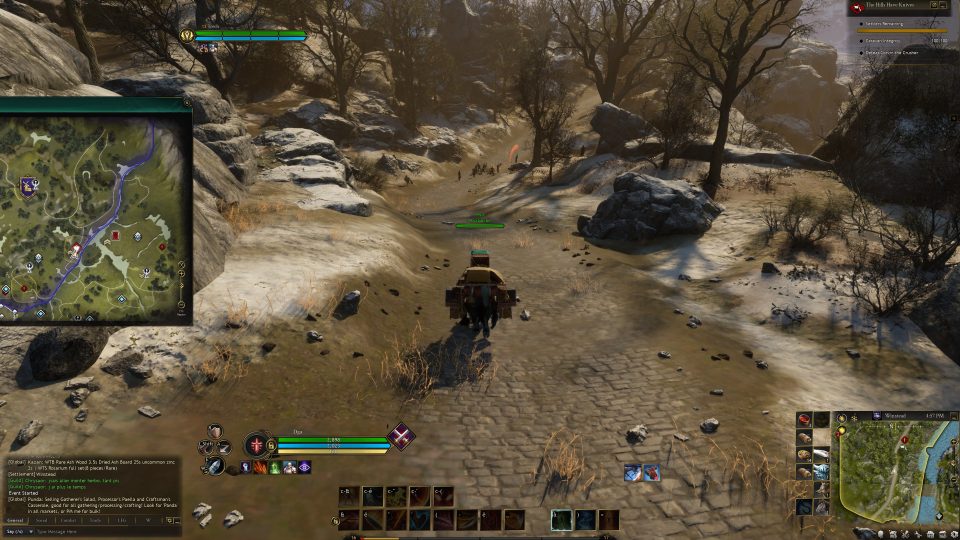
Task: Switch to the Social chat tab
Action: [42, 520]
